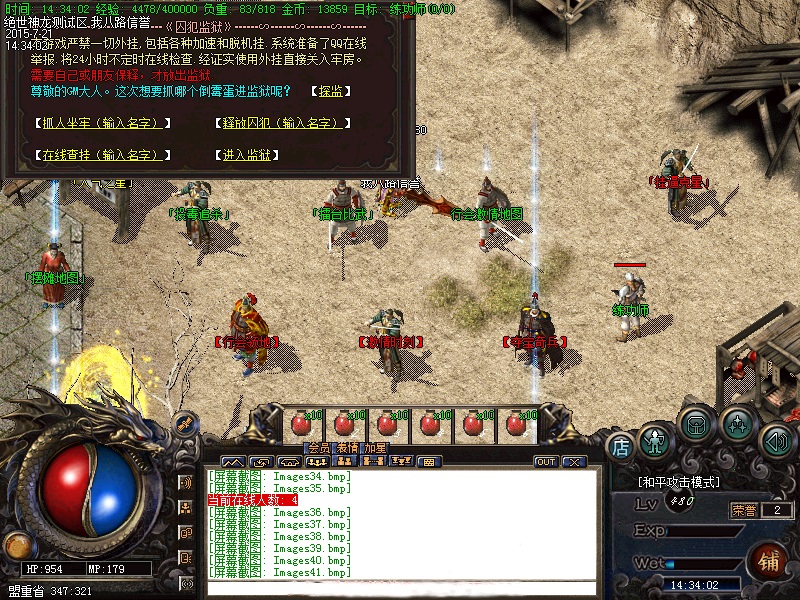Click the OUT button above chat
The height and width of the screenshot is (600, 800).
[x=546, y=462]
